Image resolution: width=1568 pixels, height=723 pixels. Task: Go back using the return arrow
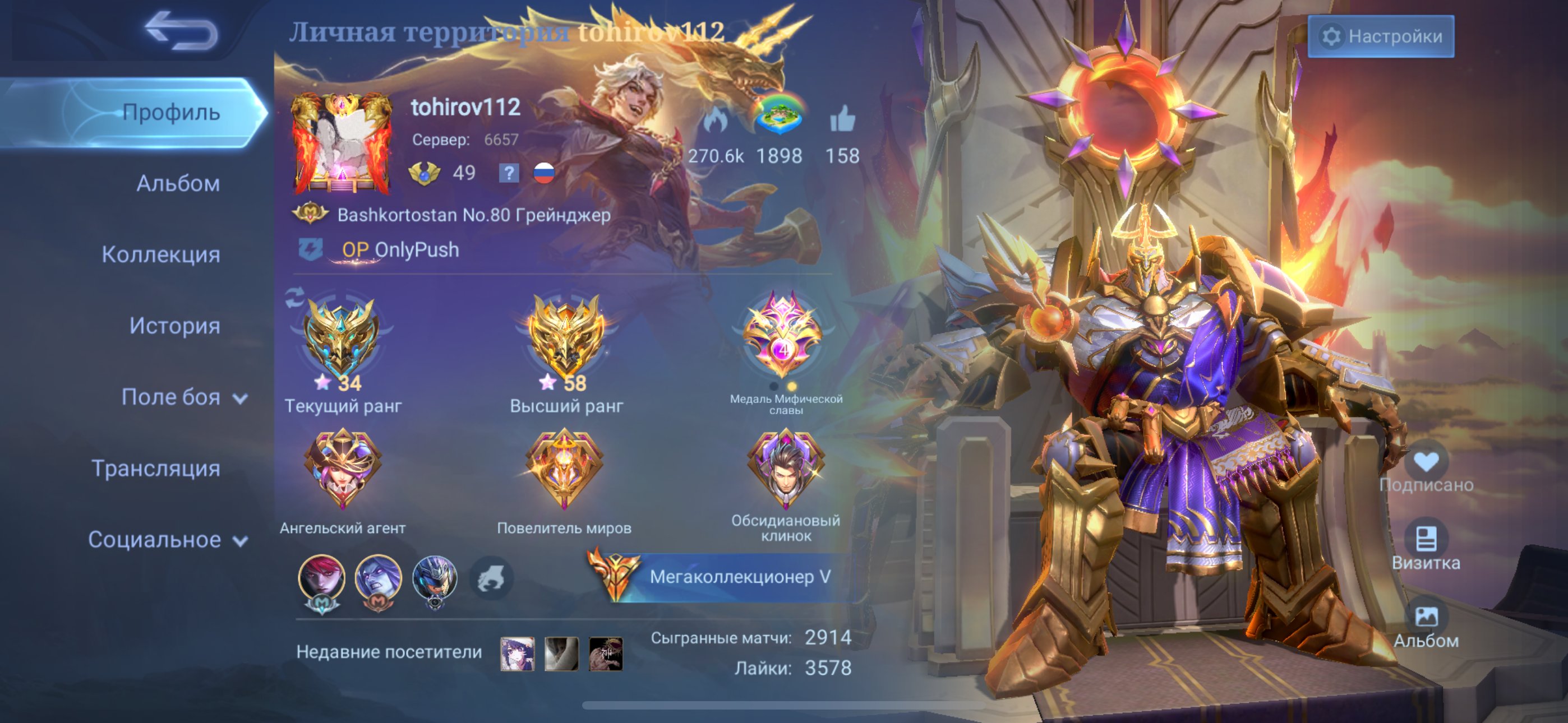point(181,30)
